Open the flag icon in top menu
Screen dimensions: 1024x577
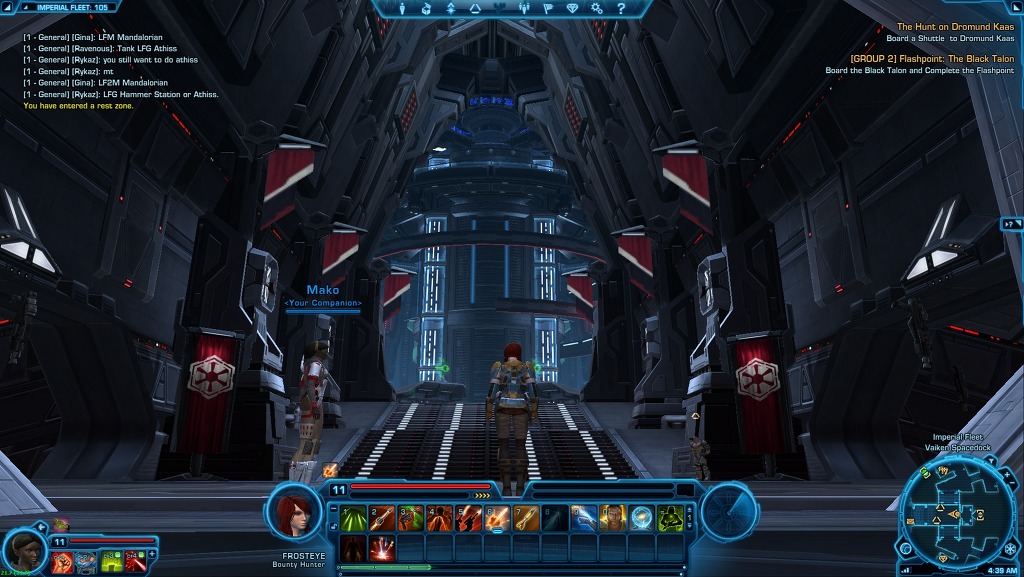[x=548, y=8]
